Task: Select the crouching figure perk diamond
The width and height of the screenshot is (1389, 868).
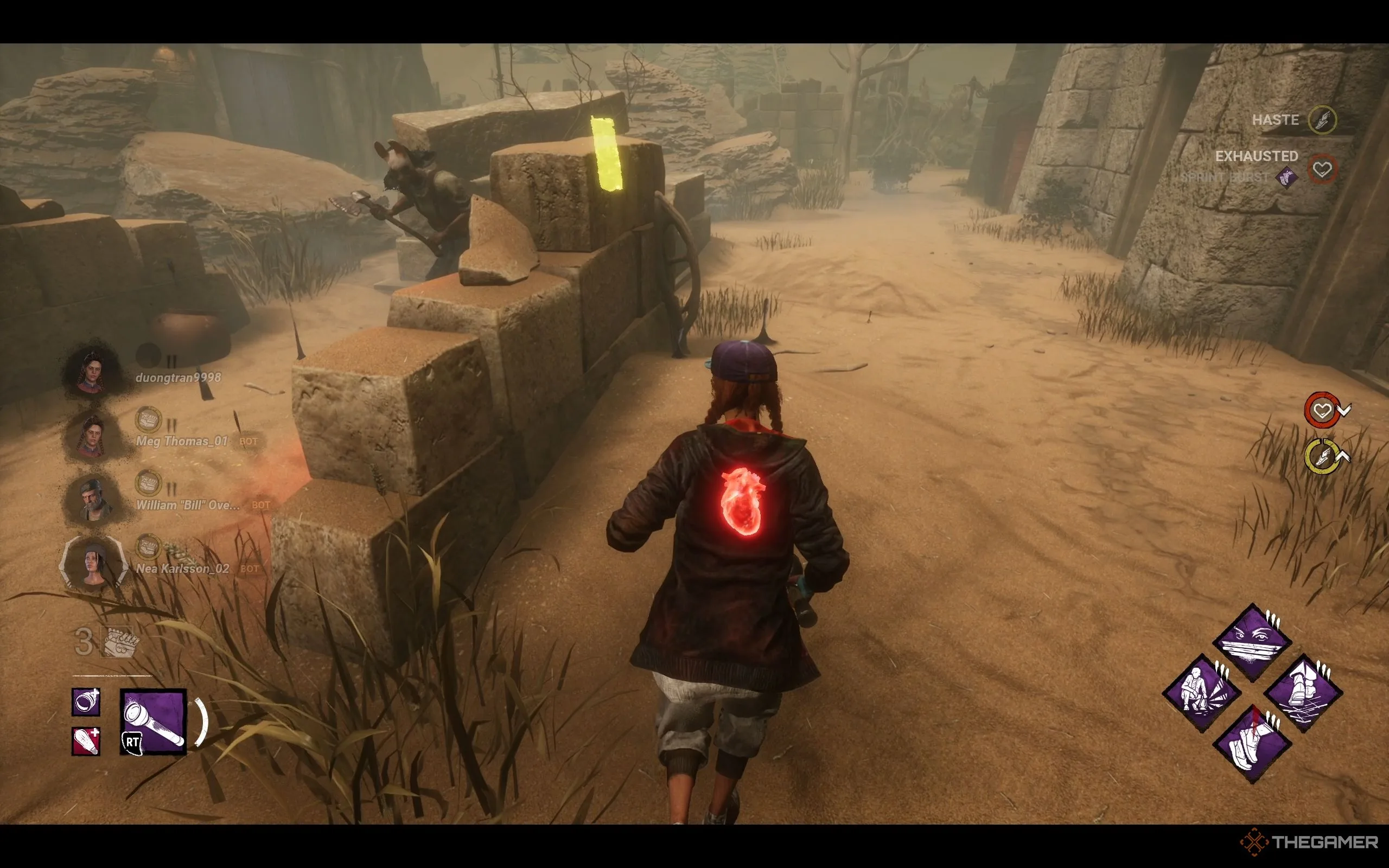Action: click(x=1201, y=693)
